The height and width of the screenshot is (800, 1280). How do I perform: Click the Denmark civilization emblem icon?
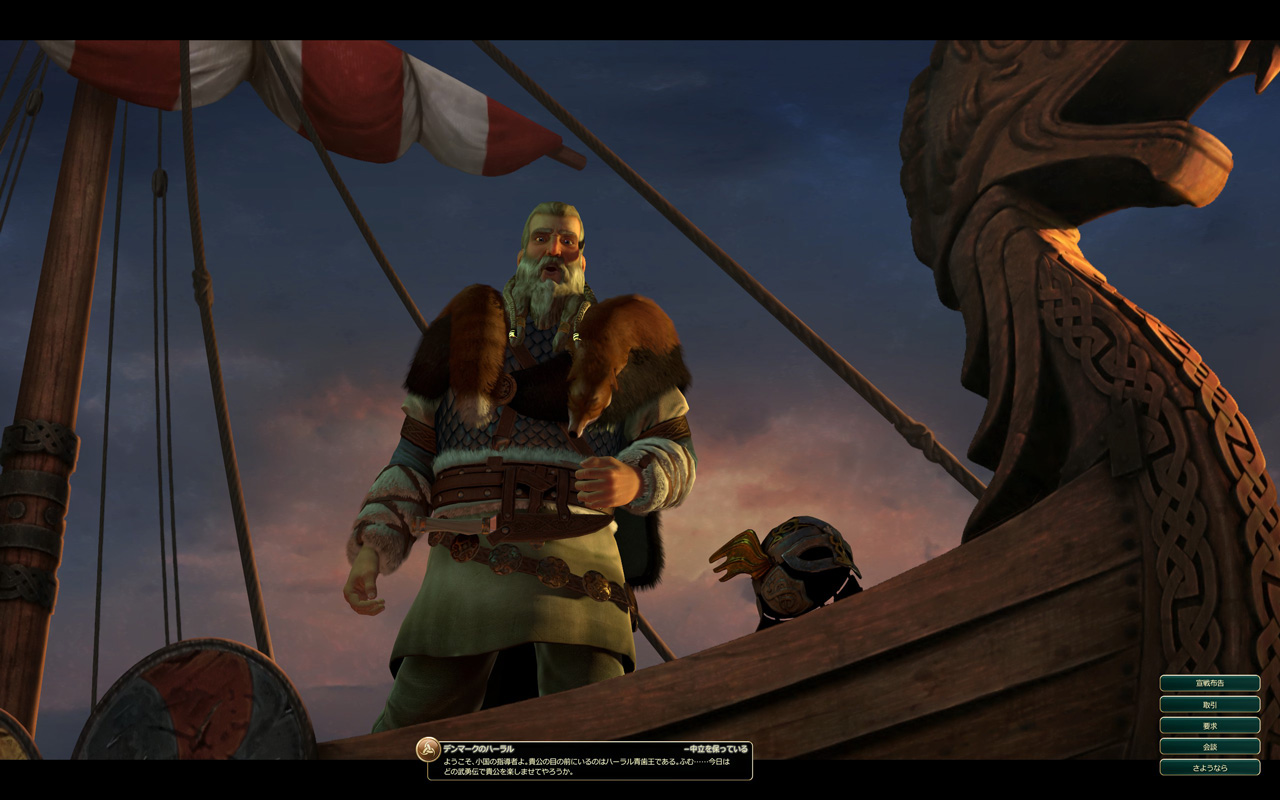pyautogui.click(x=428, y=749)
